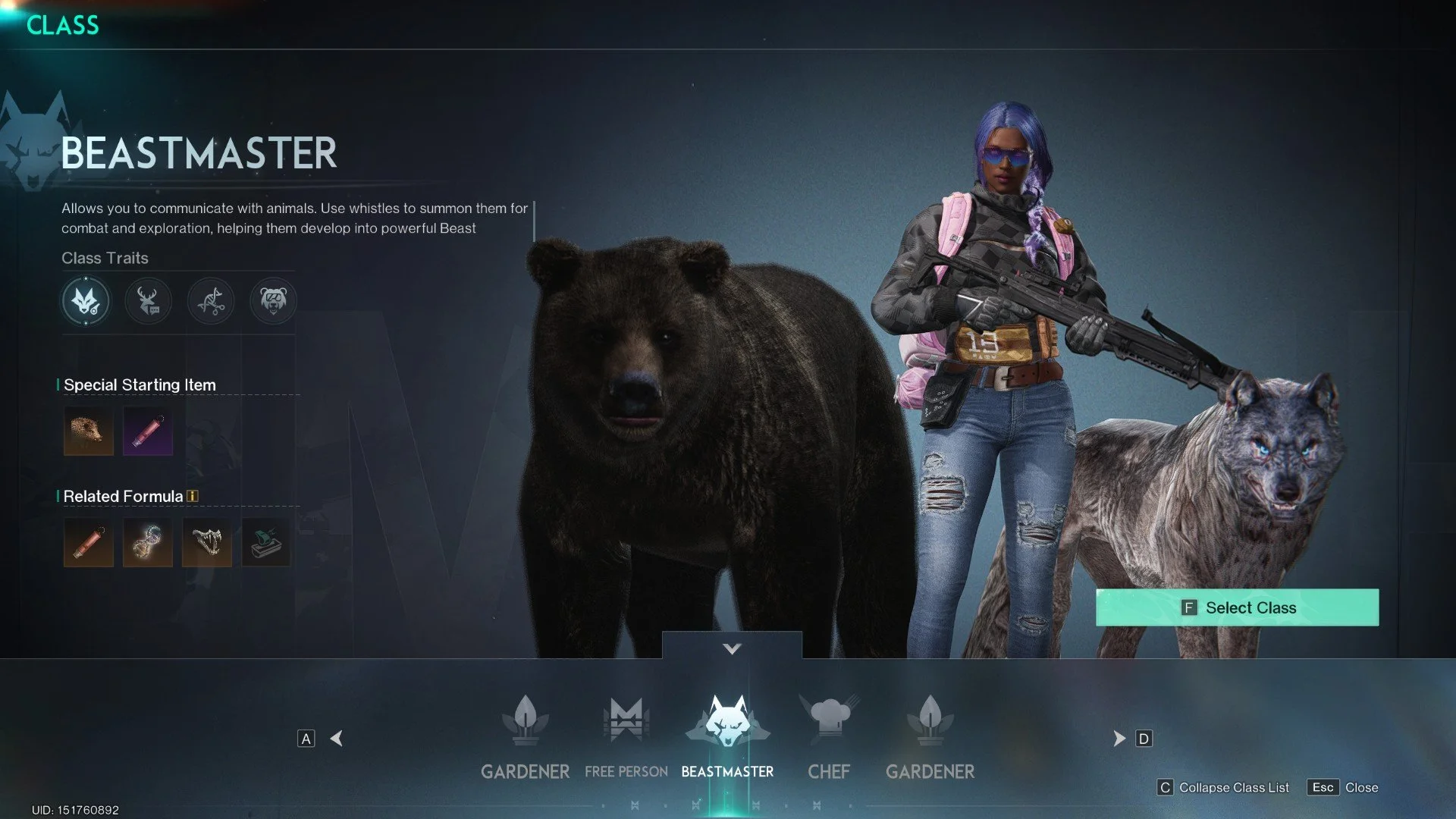View the deer speech class trait
The height and width of the screenshot is (819, 1456).
pos(148,301)
